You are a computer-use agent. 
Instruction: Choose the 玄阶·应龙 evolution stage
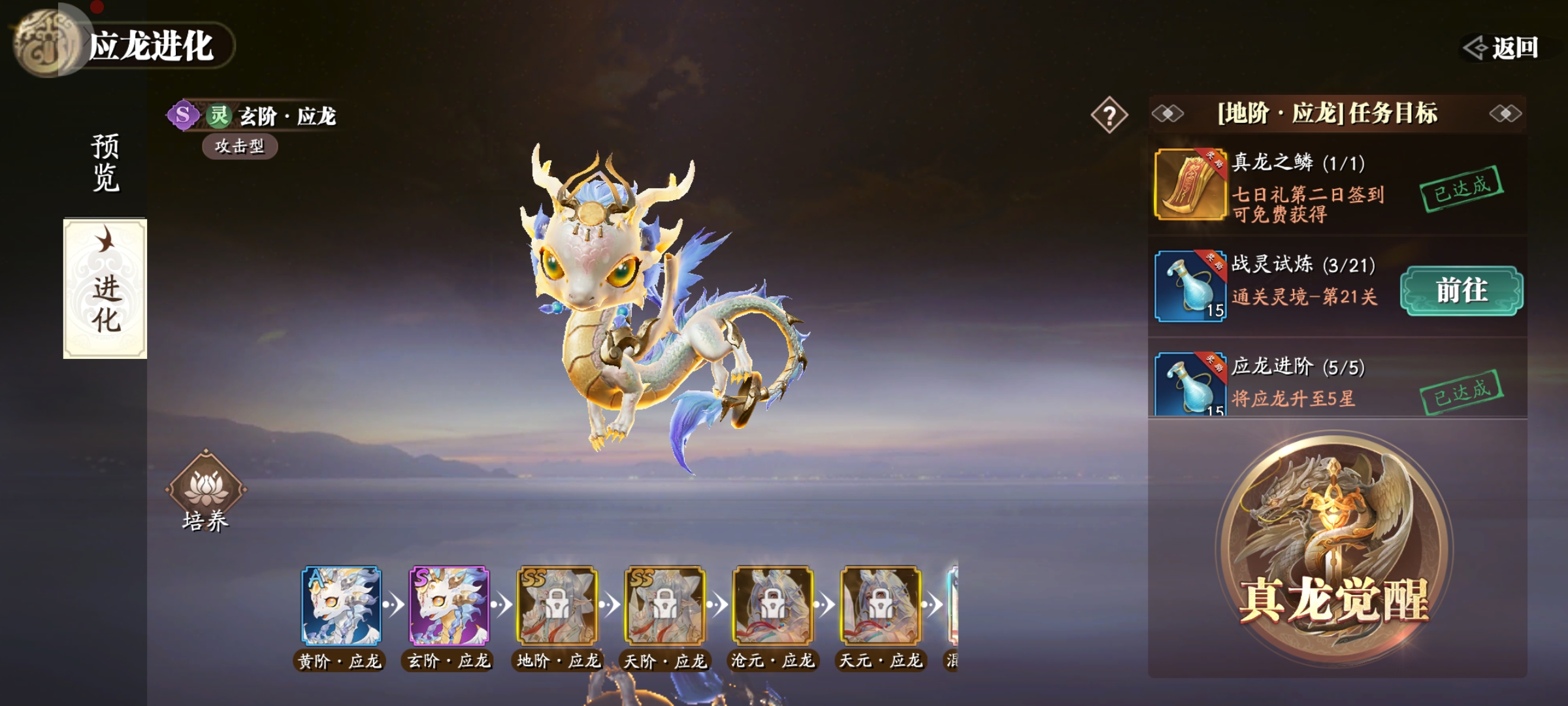coord(449,606)
